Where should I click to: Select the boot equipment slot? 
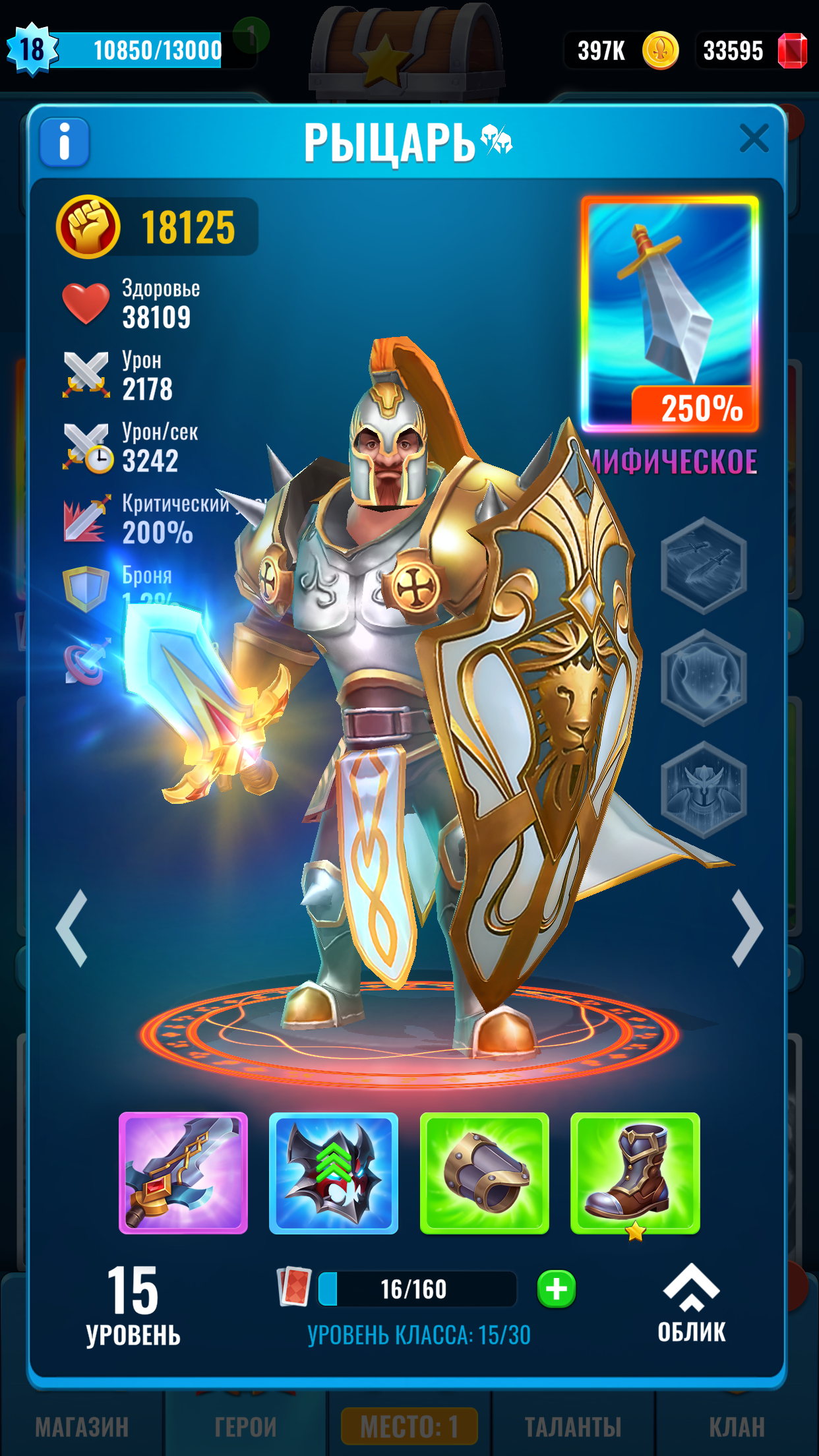tap(635, 1173)
